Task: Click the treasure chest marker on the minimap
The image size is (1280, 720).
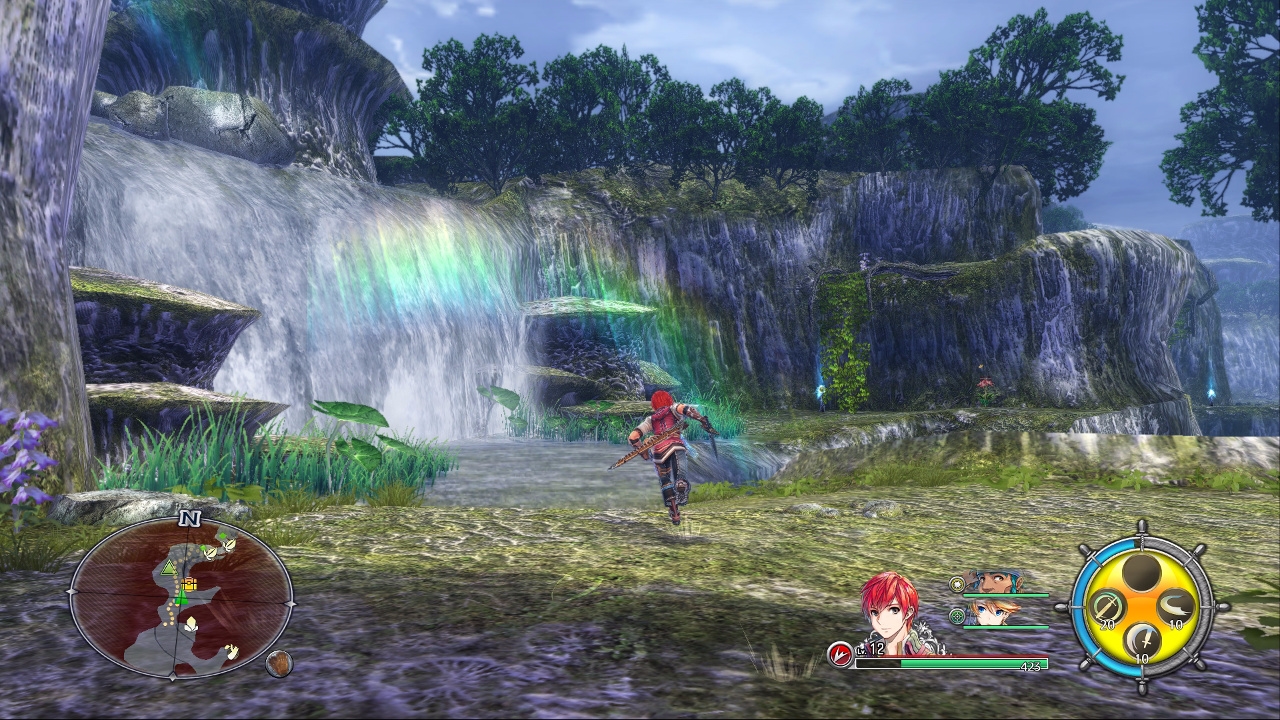Action: [x=189, y=583]
